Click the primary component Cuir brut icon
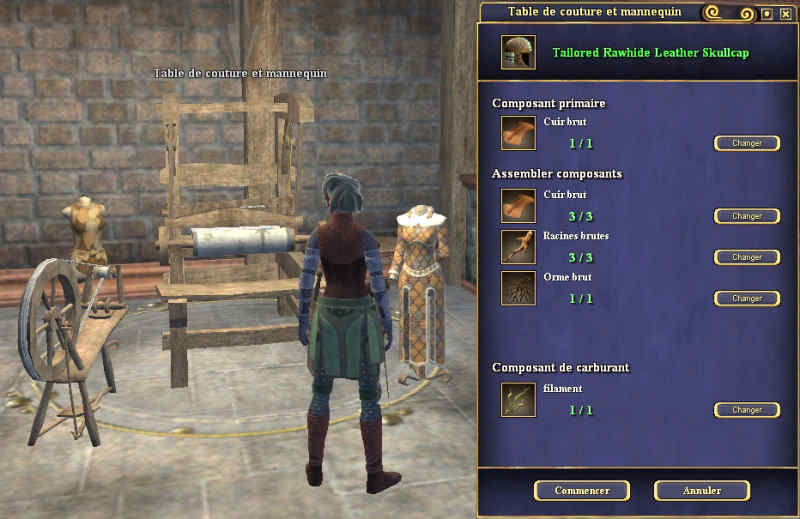This screenshot has height=519, width=800. coord(518,133)
